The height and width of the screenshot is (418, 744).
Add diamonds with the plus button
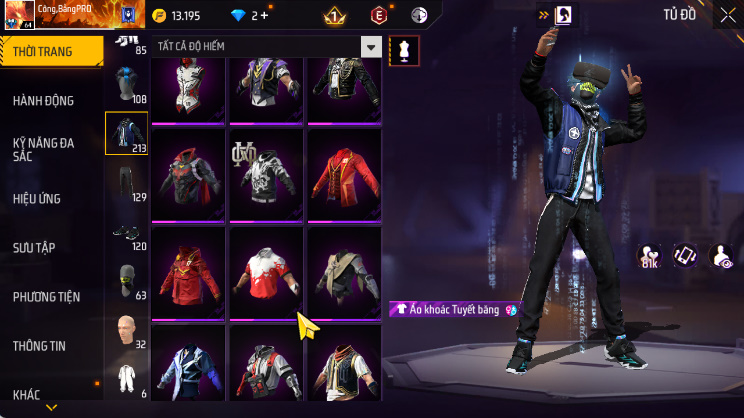pyautogui.click(x=264, y=15)
